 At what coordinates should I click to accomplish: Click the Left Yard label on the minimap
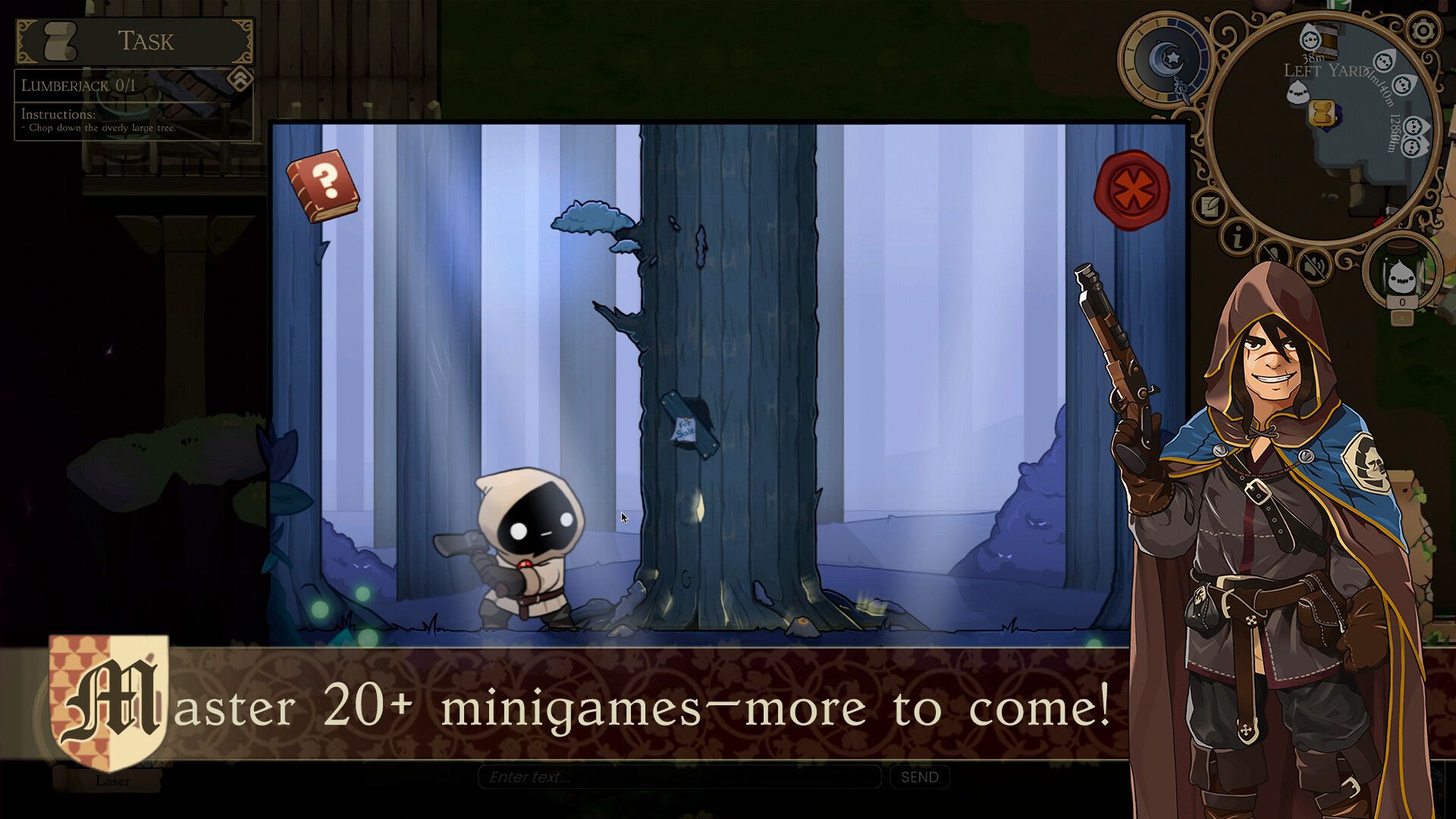pyautogui.click(x=1325, y=70)
